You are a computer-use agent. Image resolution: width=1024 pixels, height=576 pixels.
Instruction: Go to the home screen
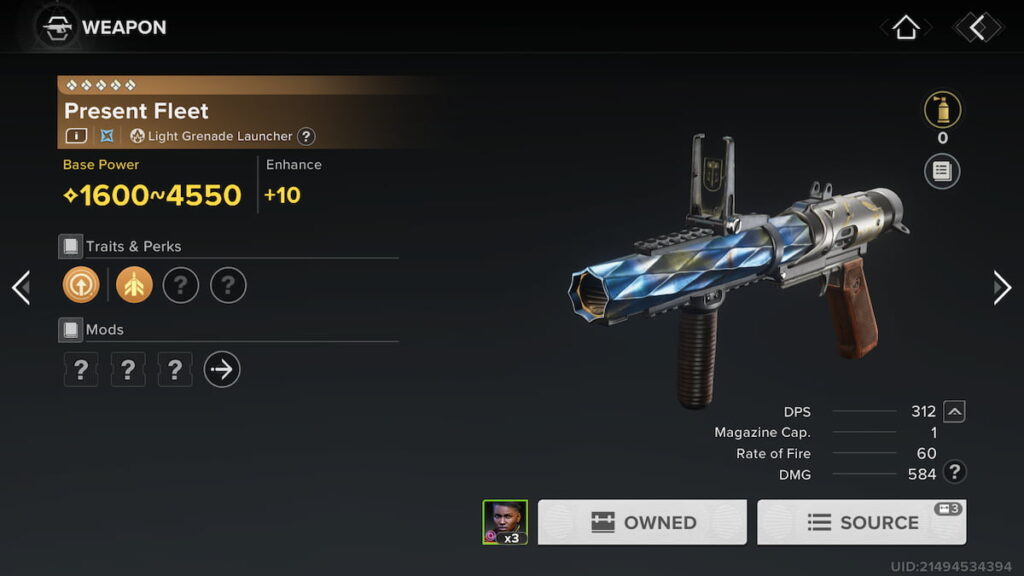click(905, 28)
